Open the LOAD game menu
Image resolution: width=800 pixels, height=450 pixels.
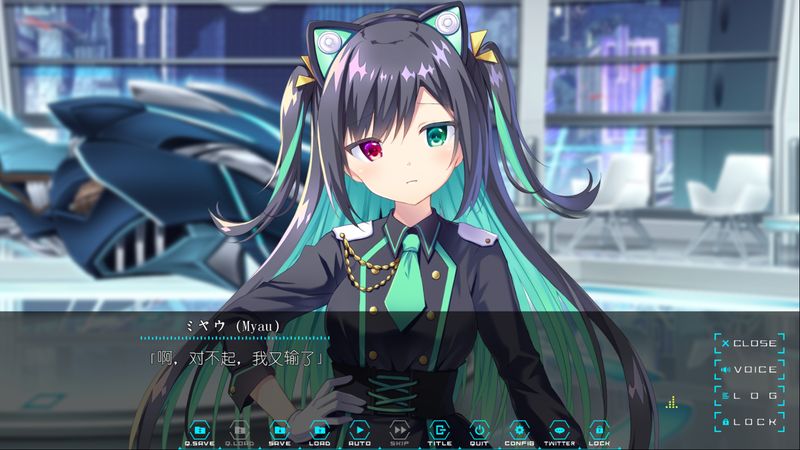coord(320,430)
